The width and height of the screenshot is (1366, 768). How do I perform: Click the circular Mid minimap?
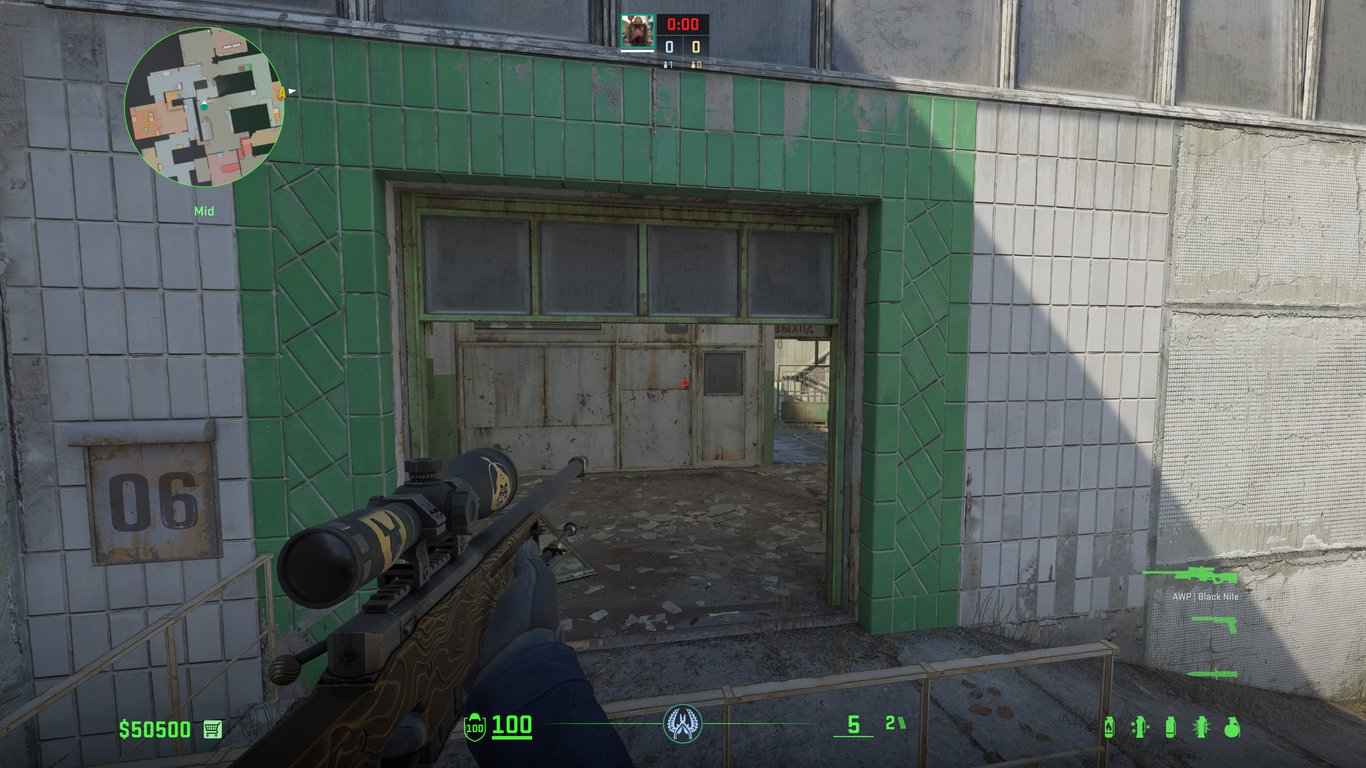(205, 107)
